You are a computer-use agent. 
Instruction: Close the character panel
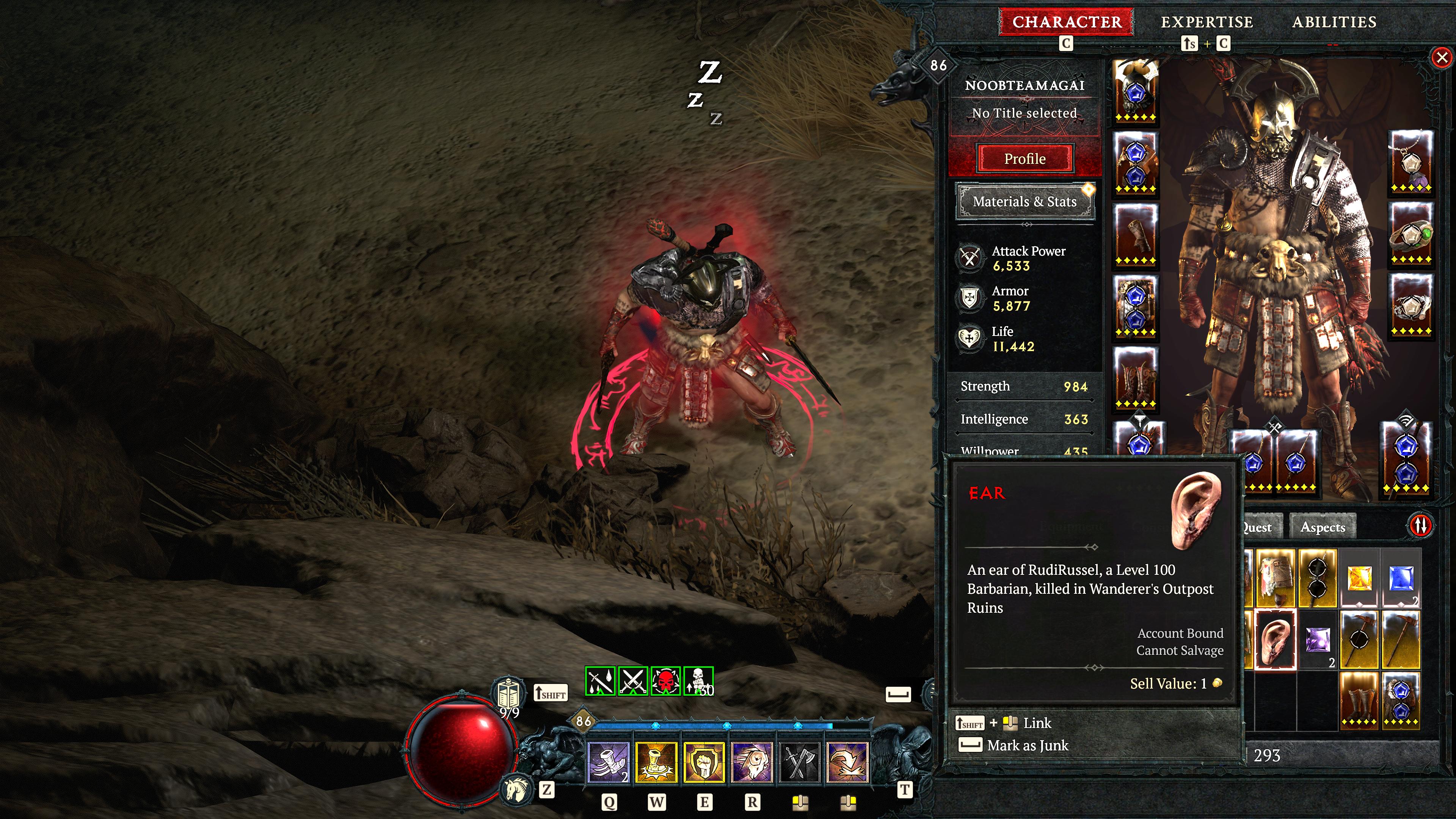point(1442,57)
